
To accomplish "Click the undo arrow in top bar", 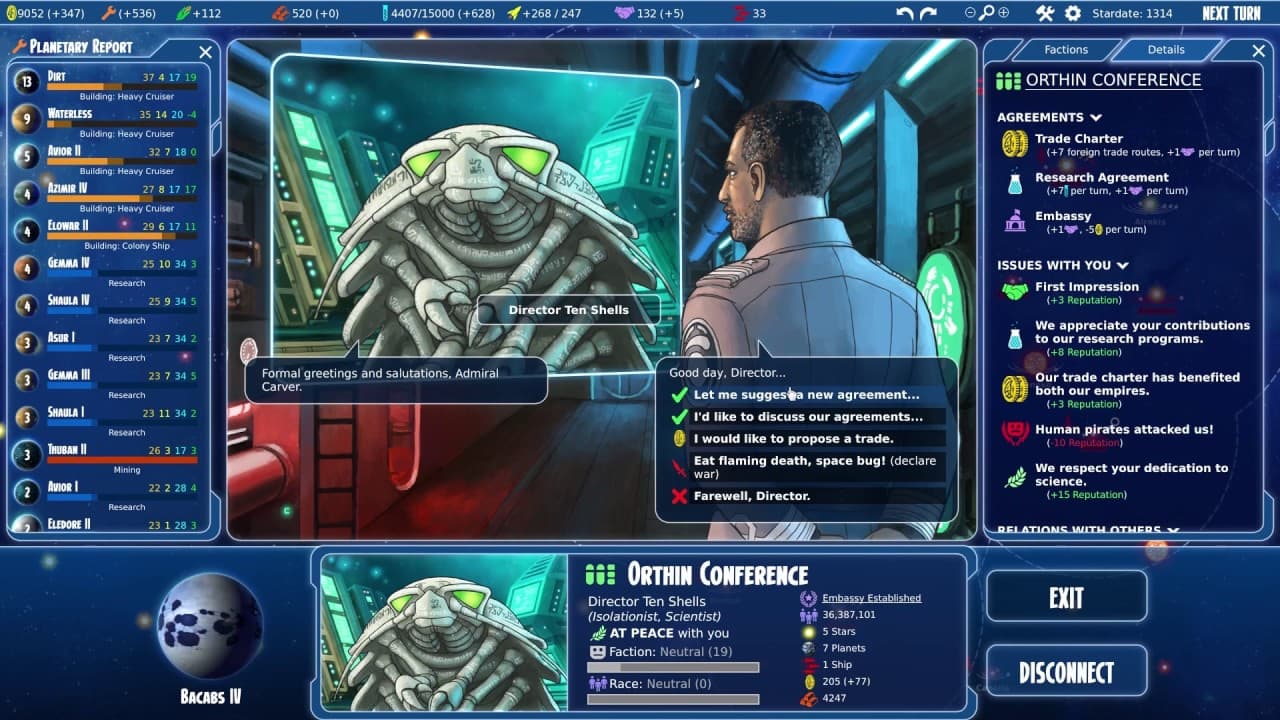I will point(905,14).
